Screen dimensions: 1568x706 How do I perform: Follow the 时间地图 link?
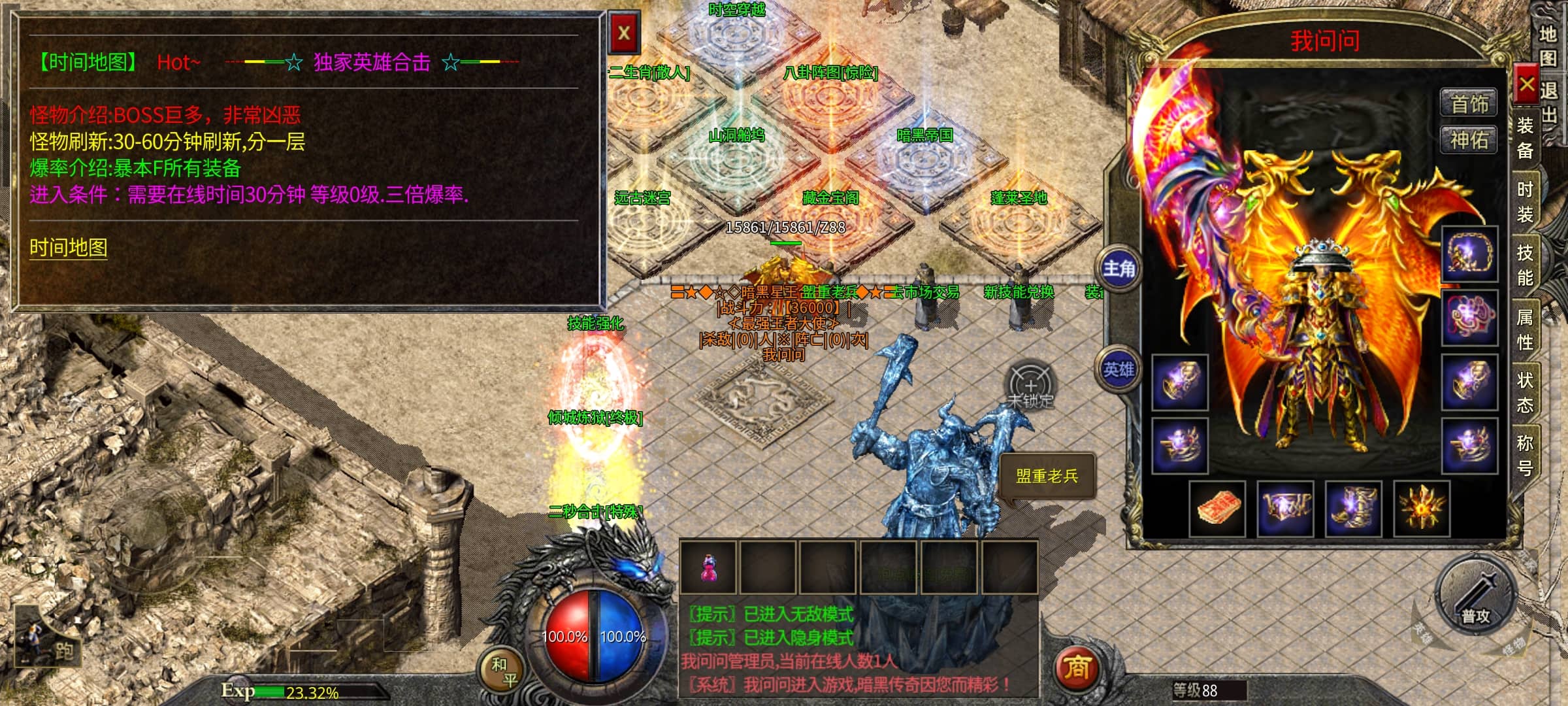pos(68,247)
